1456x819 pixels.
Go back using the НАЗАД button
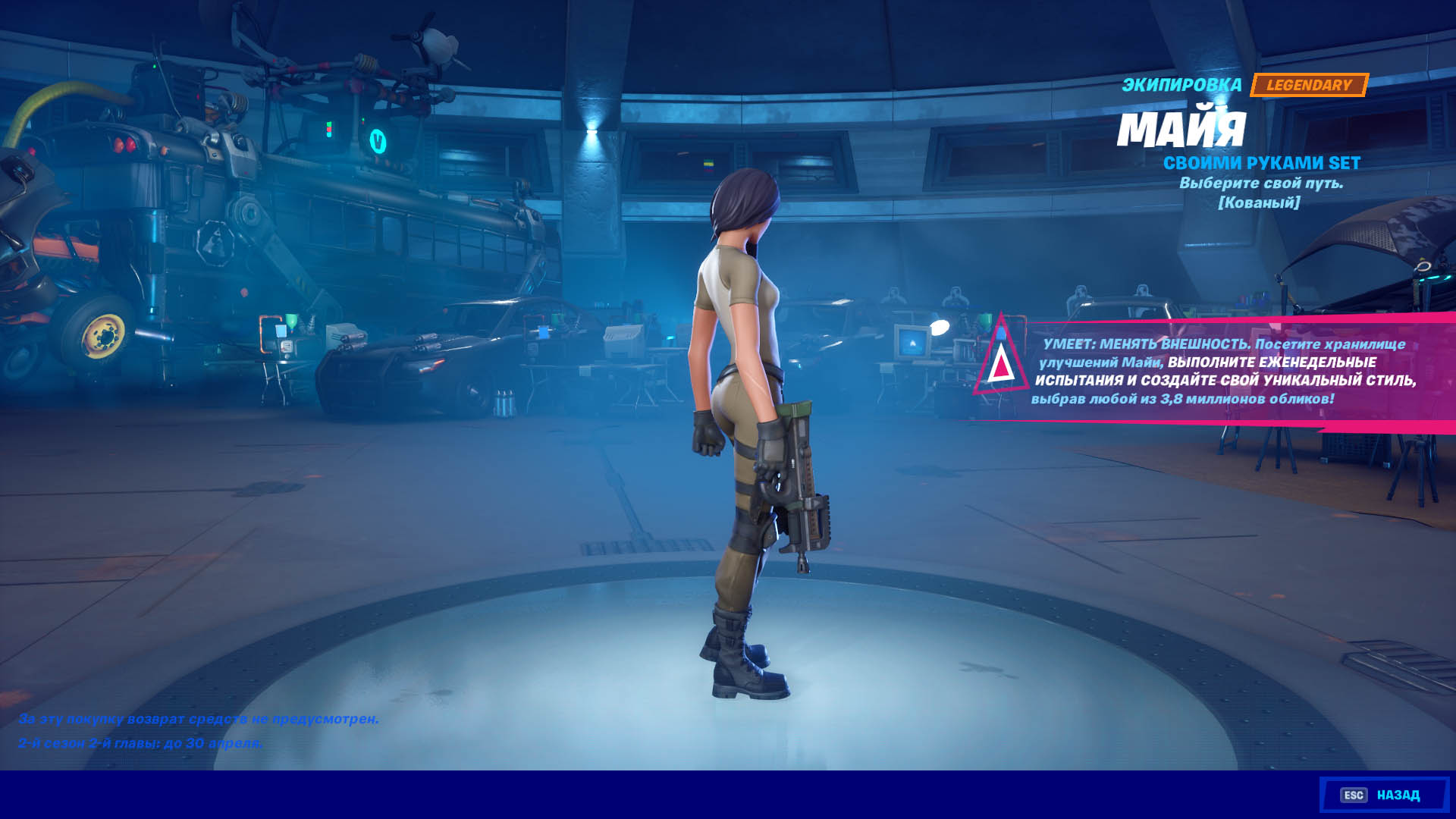click(1383, 795)
